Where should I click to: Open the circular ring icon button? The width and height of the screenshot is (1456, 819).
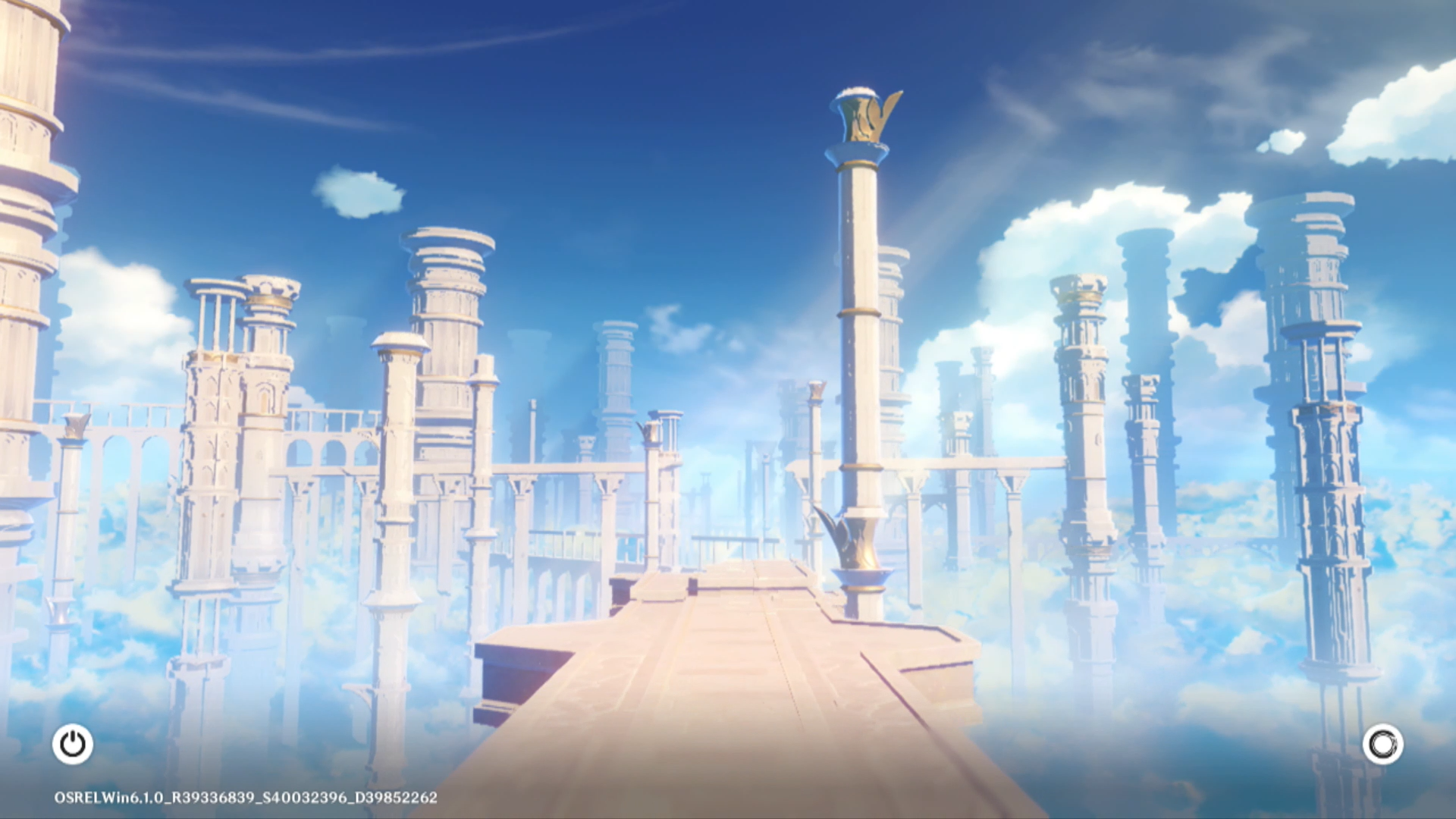1382,744
